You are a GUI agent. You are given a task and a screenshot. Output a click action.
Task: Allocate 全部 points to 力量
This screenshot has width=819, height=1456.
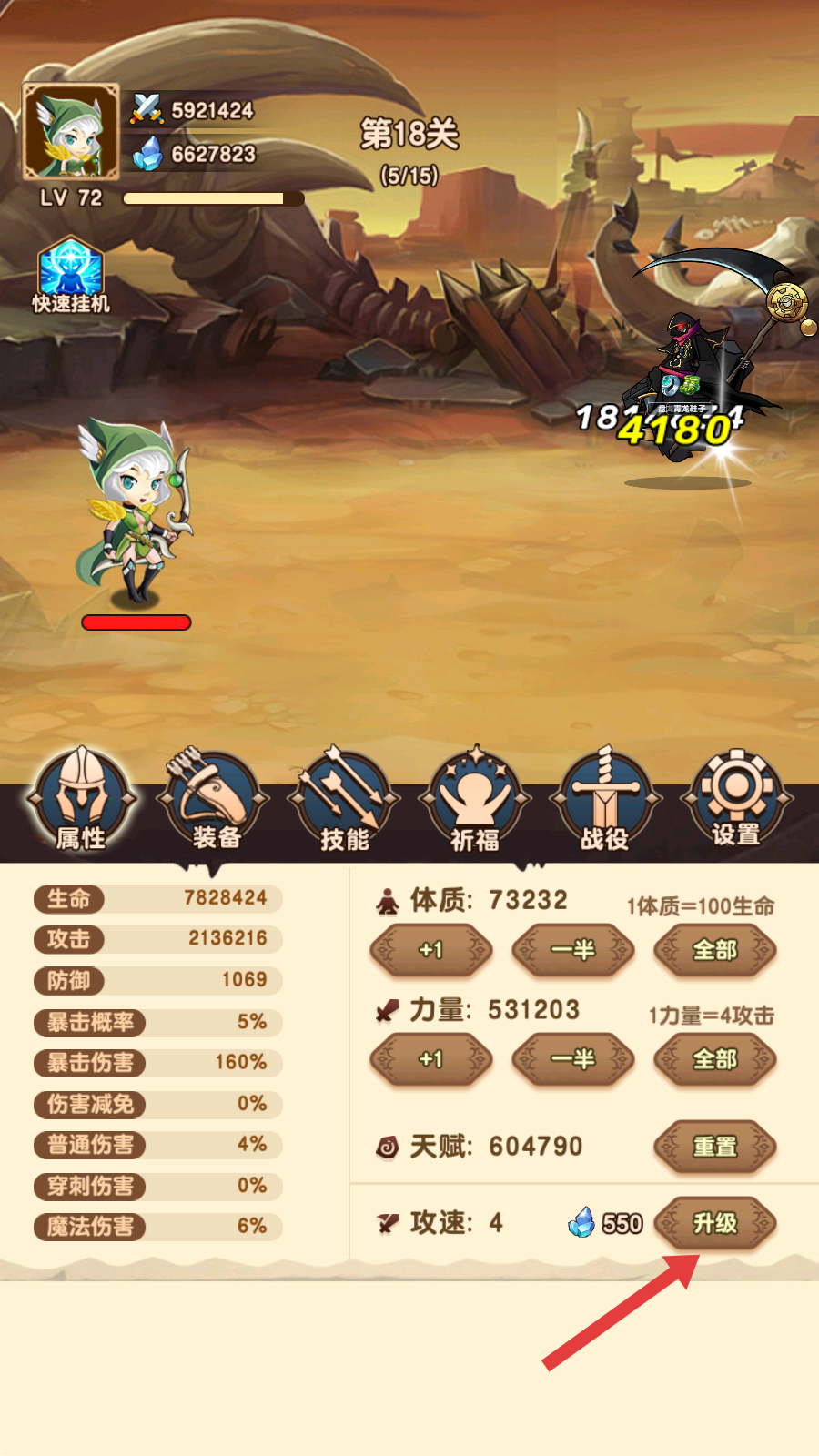pos(715,1059)
